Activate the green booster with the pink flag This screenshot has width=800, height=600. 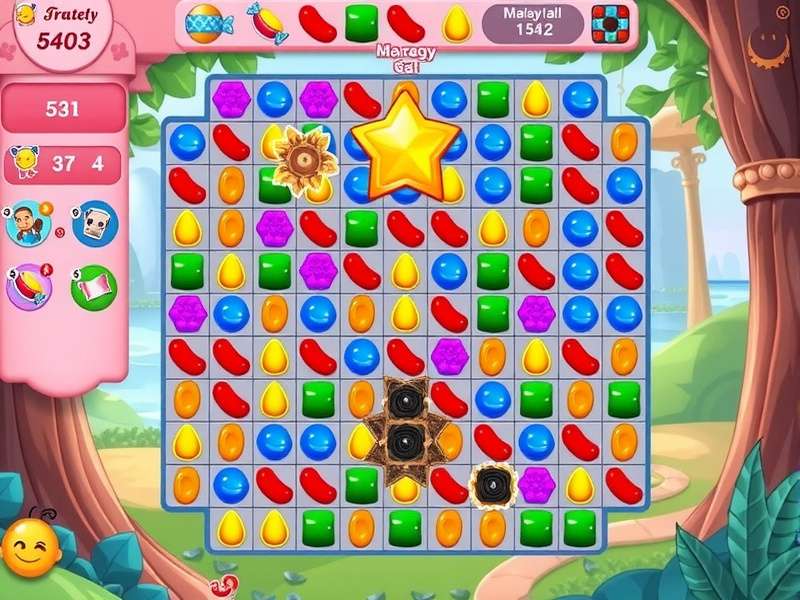[94, 288]
